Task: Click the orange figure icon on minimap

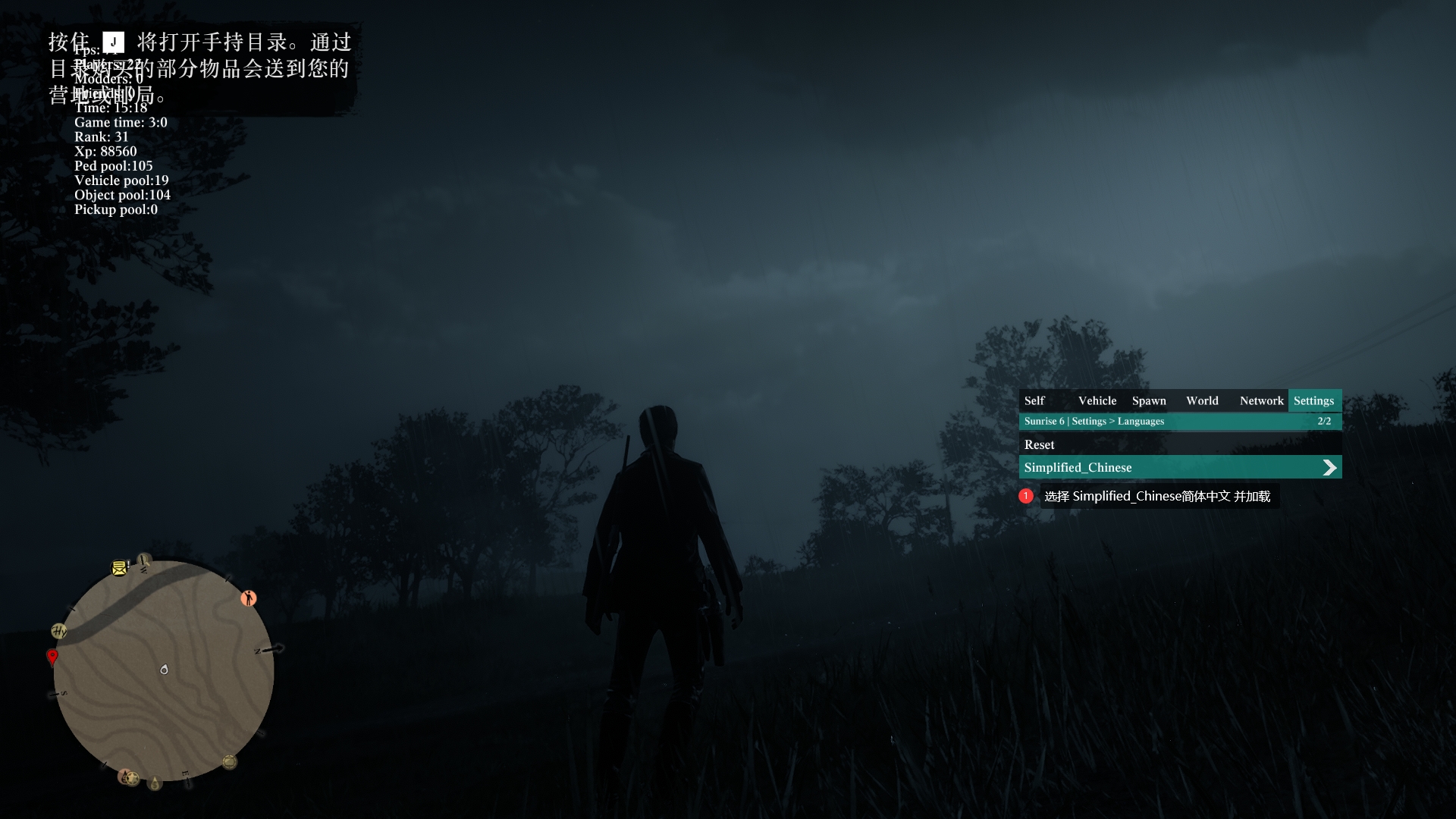Action: (248, 598)
